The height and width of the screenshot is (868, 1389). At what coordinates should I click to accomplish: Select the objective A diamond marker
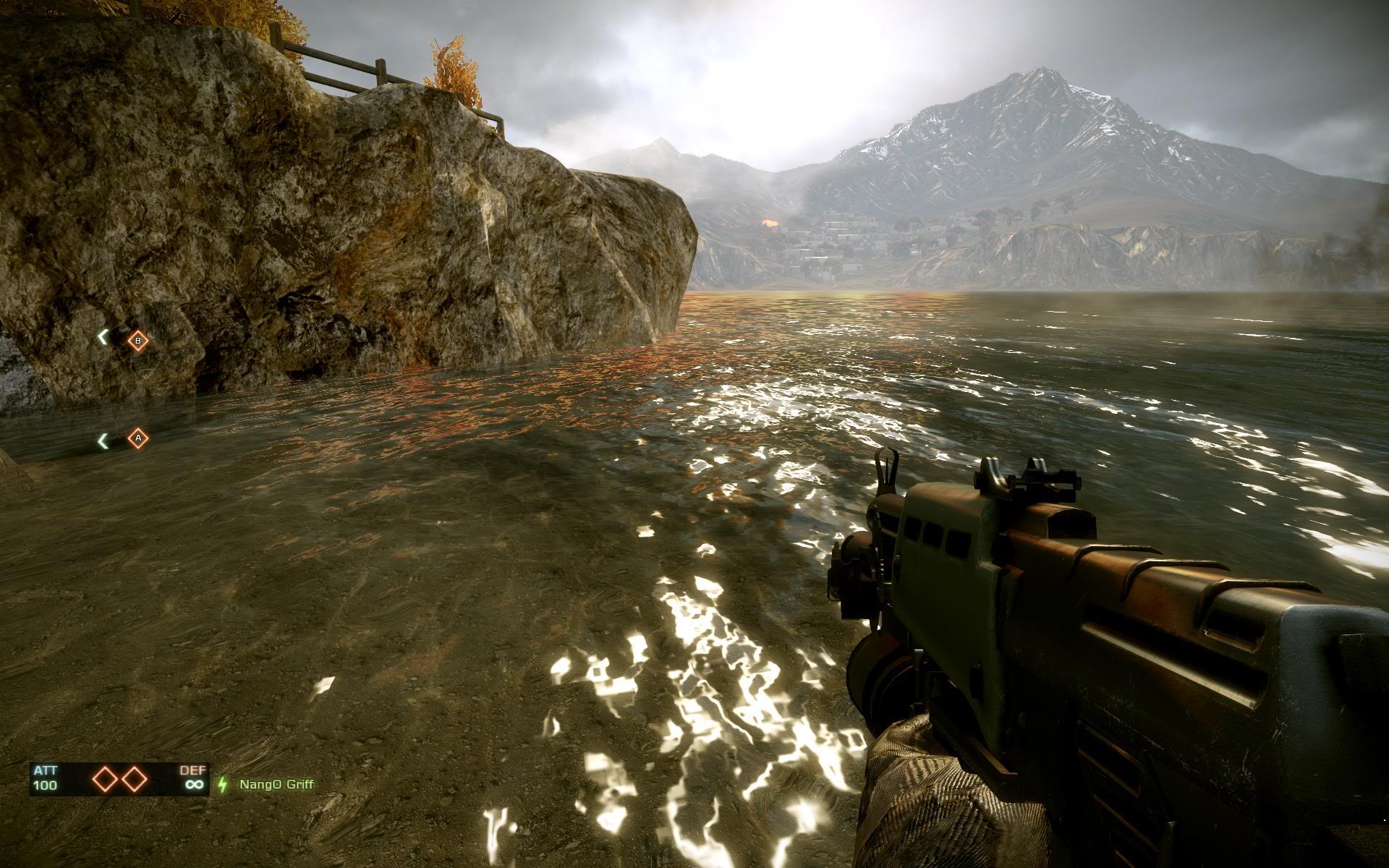click(137, 438)
